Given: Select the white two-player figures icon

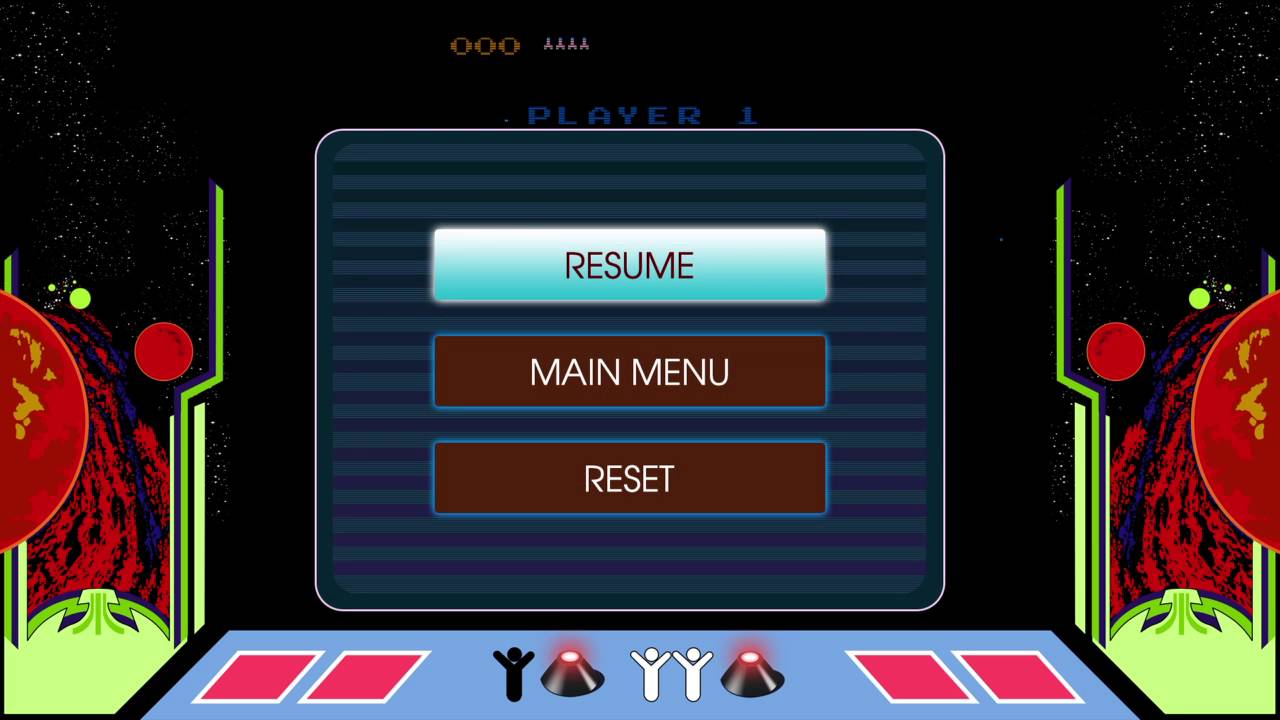Looking at the screenshot, I should (668, 676).
